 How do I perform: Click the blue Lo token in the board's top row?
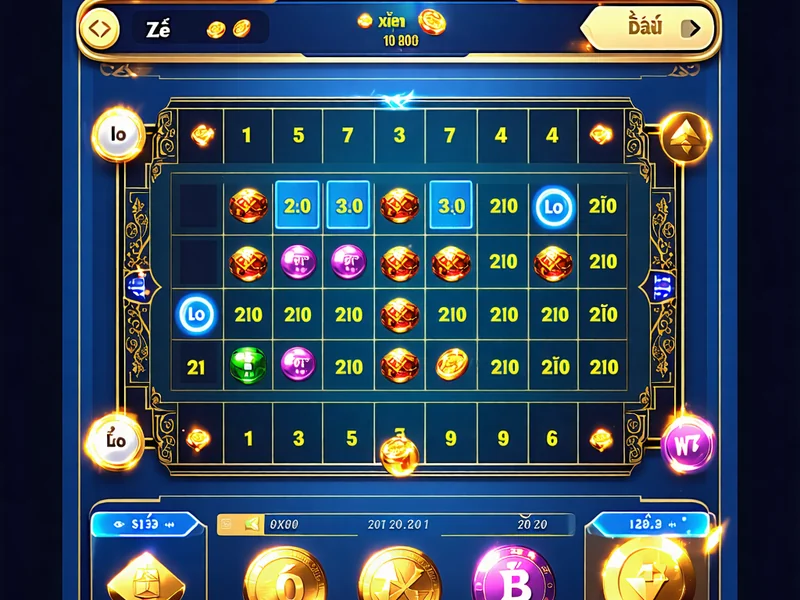(x=553, y=207)
